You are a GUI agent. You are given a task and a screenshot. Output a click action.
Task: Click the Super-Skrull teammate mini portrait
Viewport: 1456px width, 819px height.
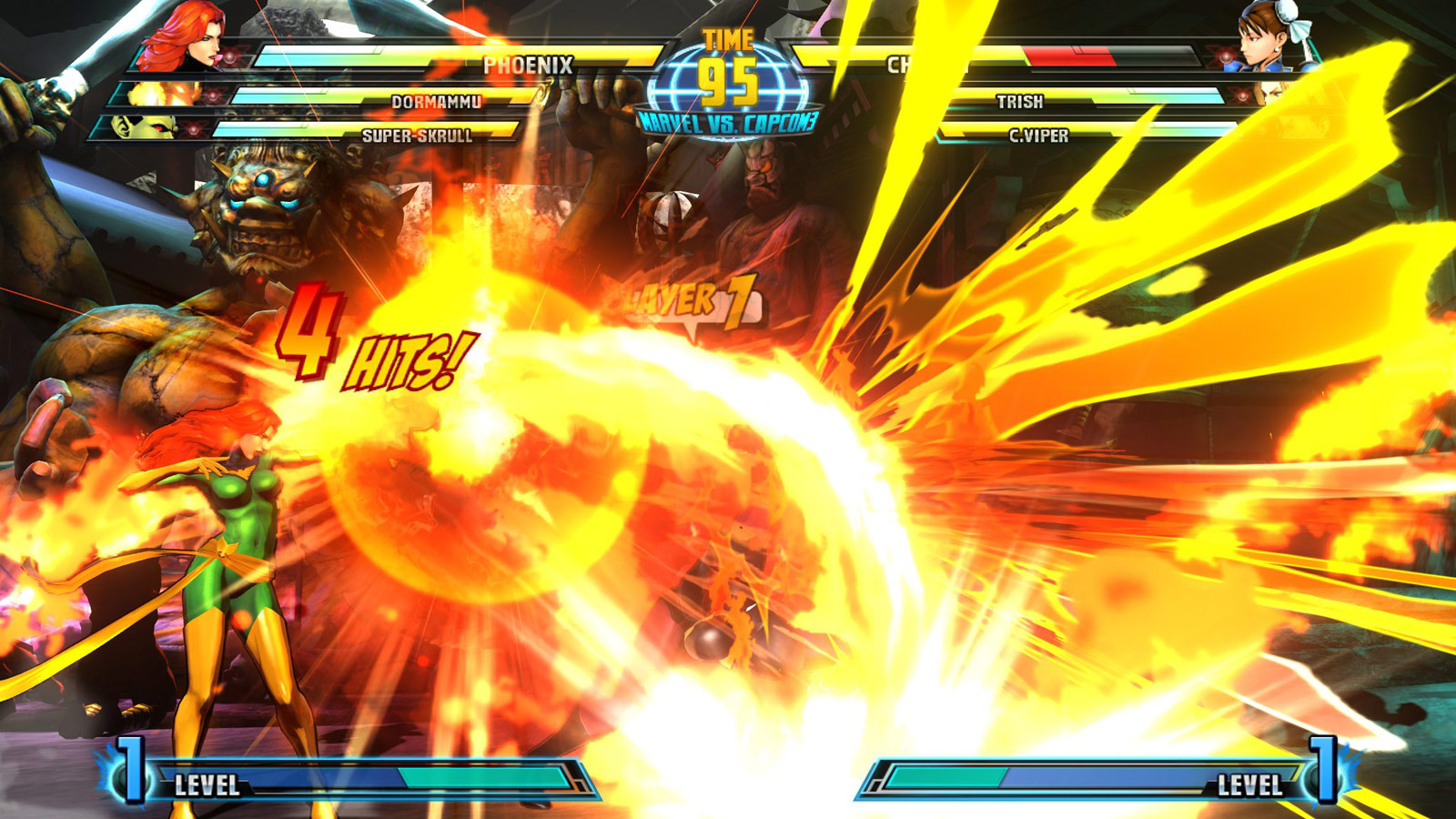(x=141, y=130)
